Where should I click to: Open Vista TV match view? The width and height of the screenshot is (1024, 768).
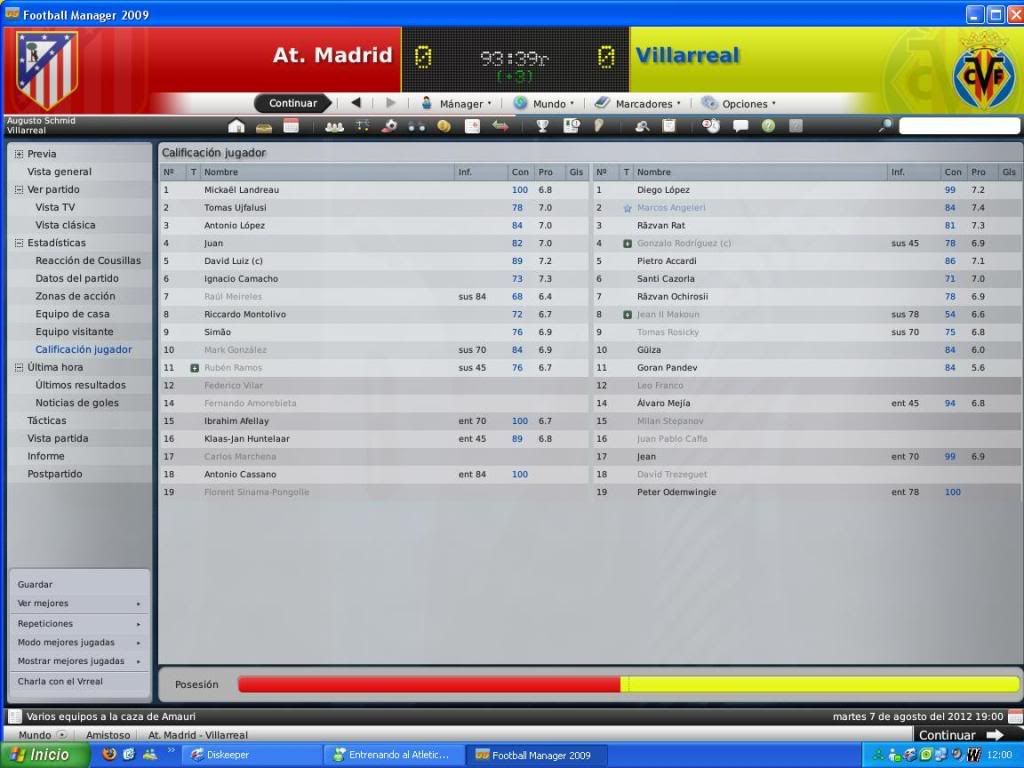[x=55, y=207]
